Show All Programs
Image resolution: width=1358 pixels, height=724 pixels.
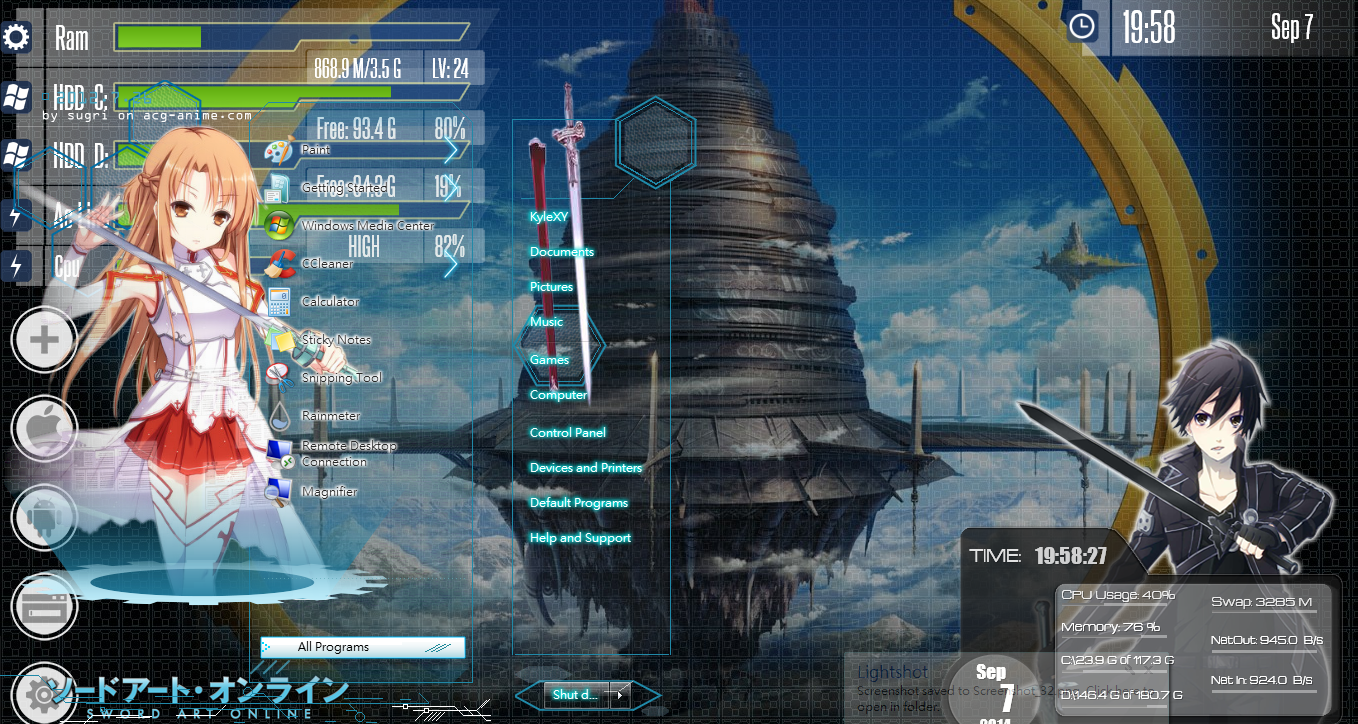pos(362,647)
